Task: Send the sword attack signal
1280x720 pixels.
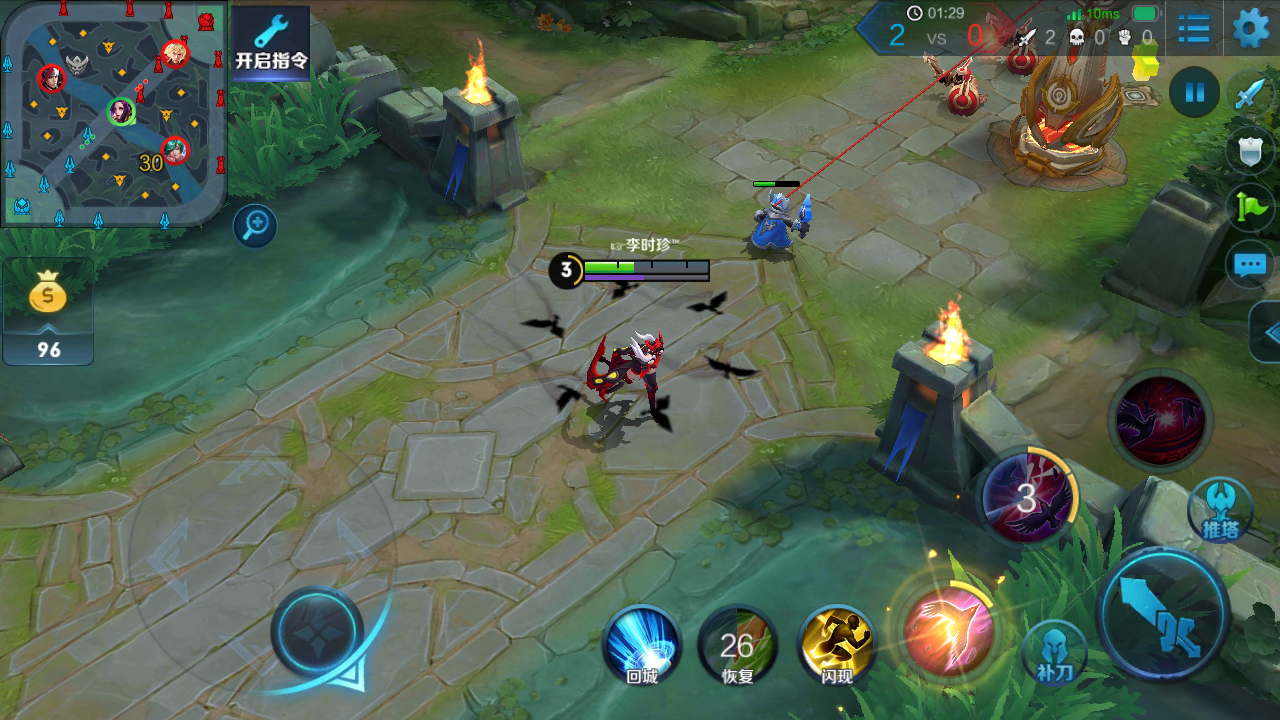Action: 1251,94
